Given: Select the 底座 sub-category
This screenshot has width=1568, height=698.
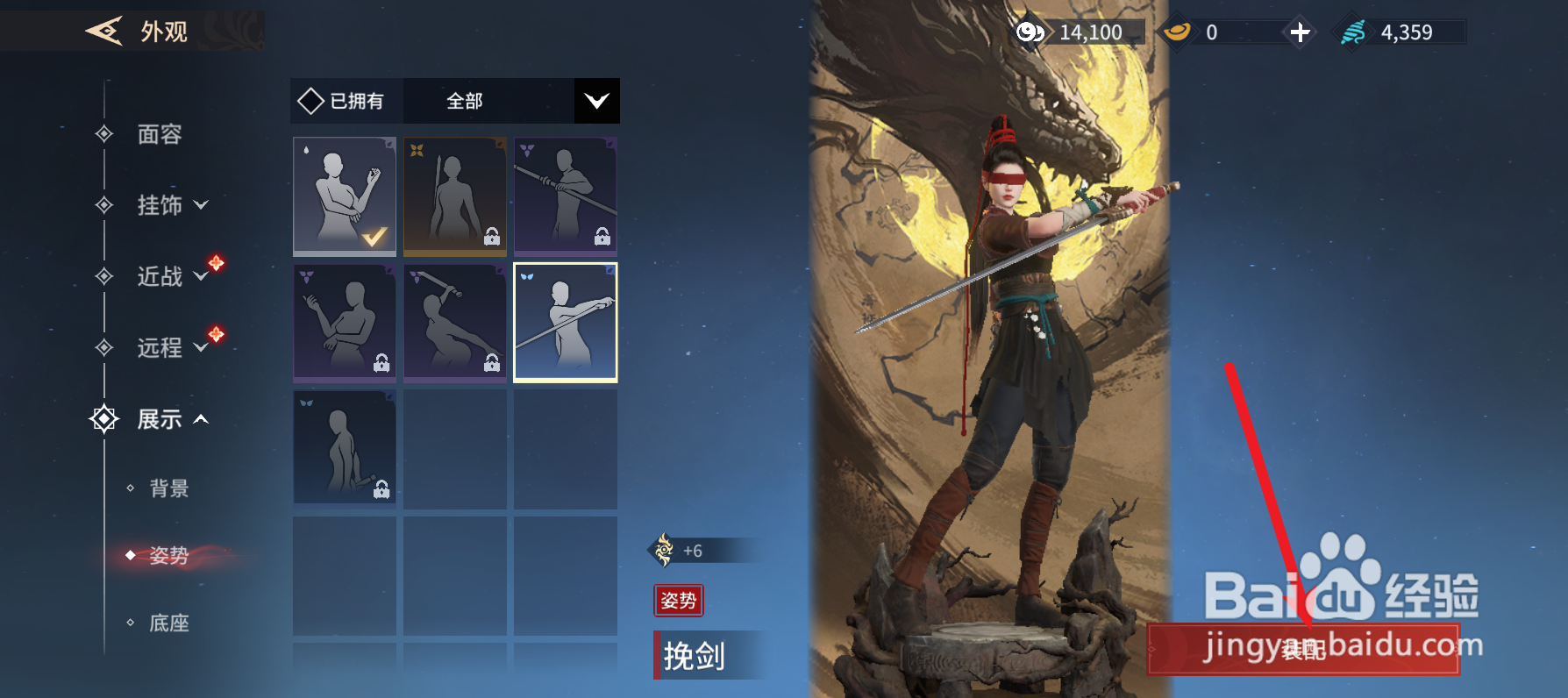Looking at the screenshot, I should pos(168,623).
